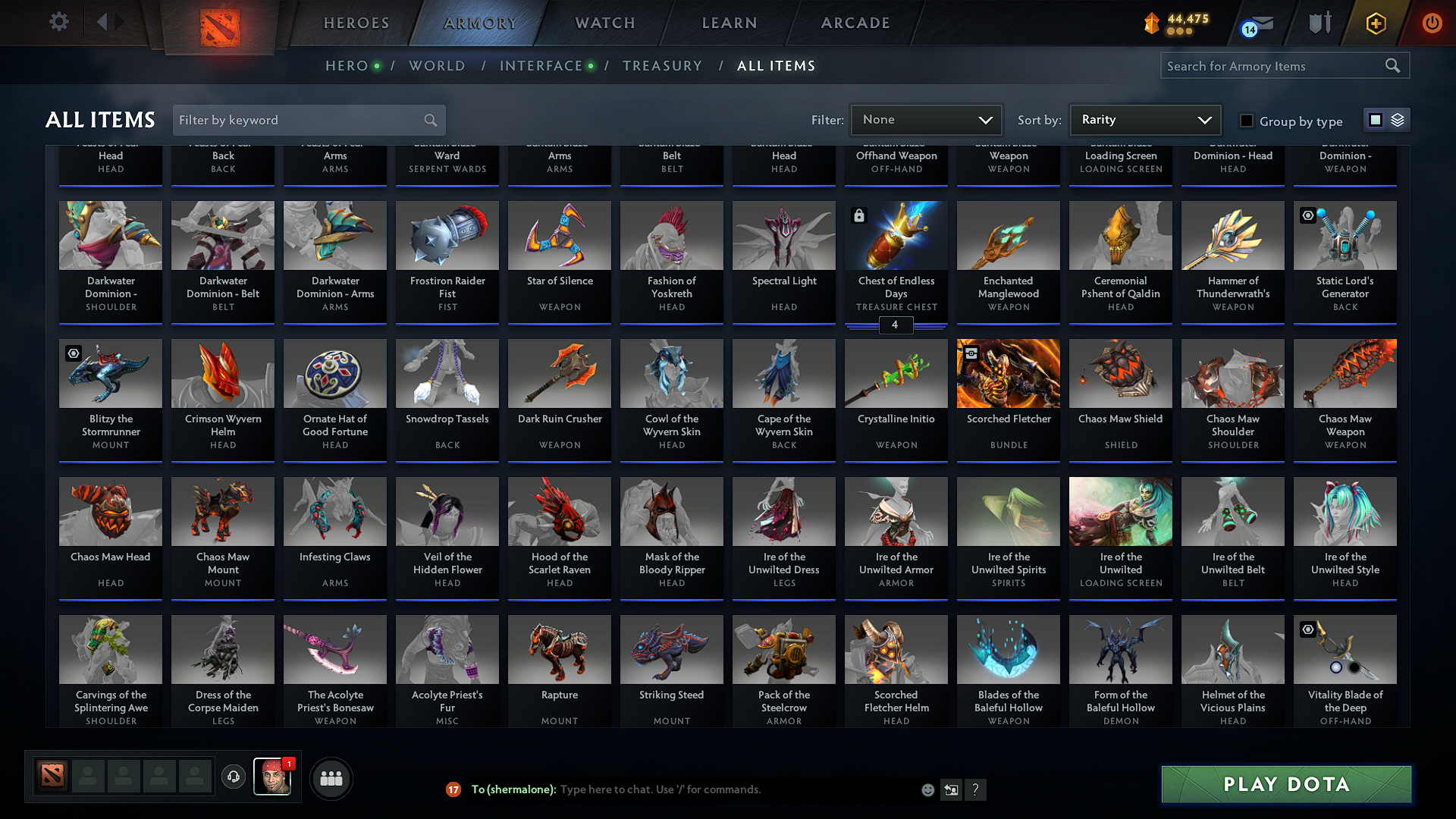Toggle the Group by type checkbox
Image resolution: width=1456 pixels, height=819 pixels.
1246,120
